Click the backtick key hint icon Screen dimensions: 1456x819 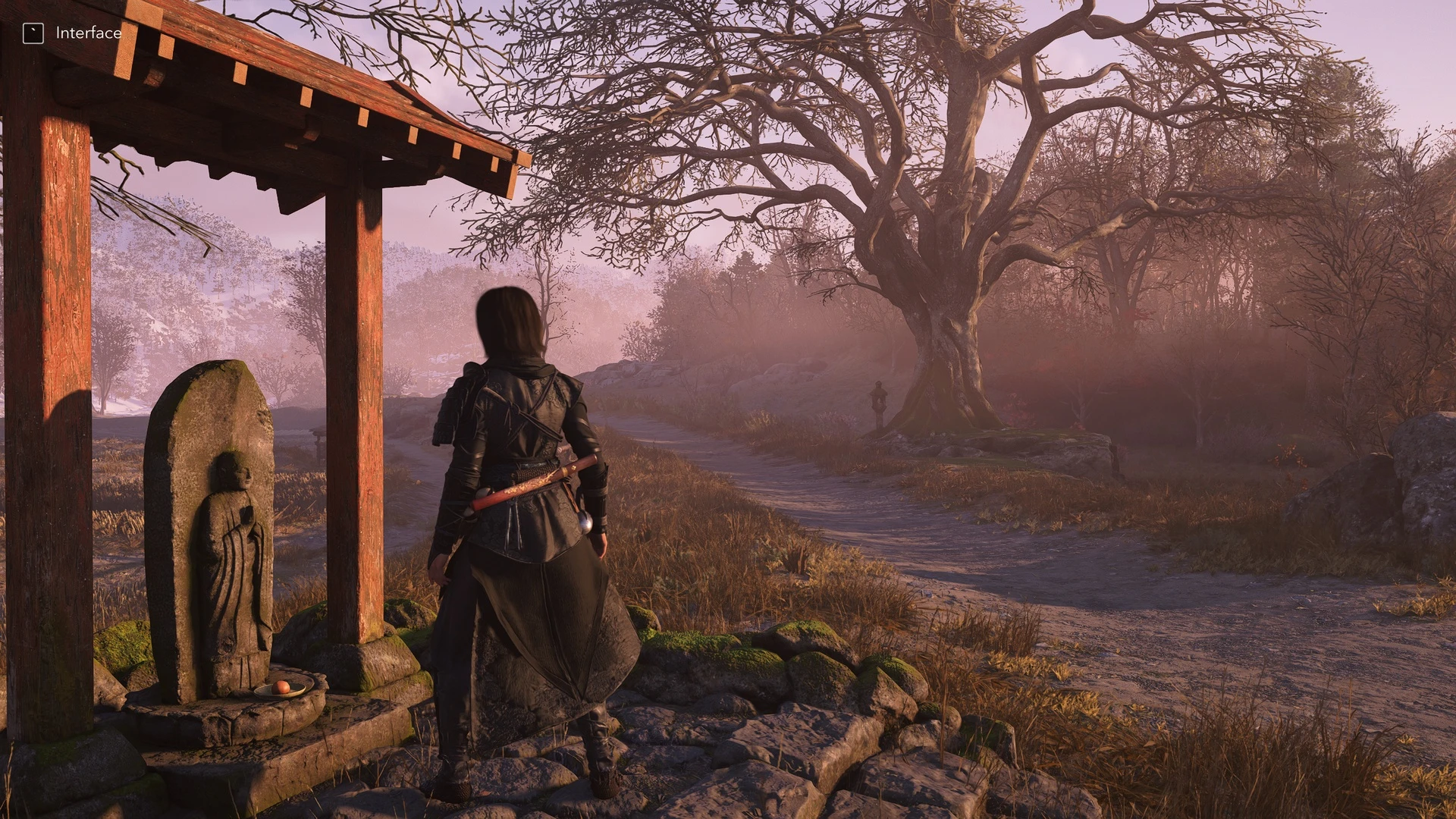pyautogui.click(x=32, y=33)
